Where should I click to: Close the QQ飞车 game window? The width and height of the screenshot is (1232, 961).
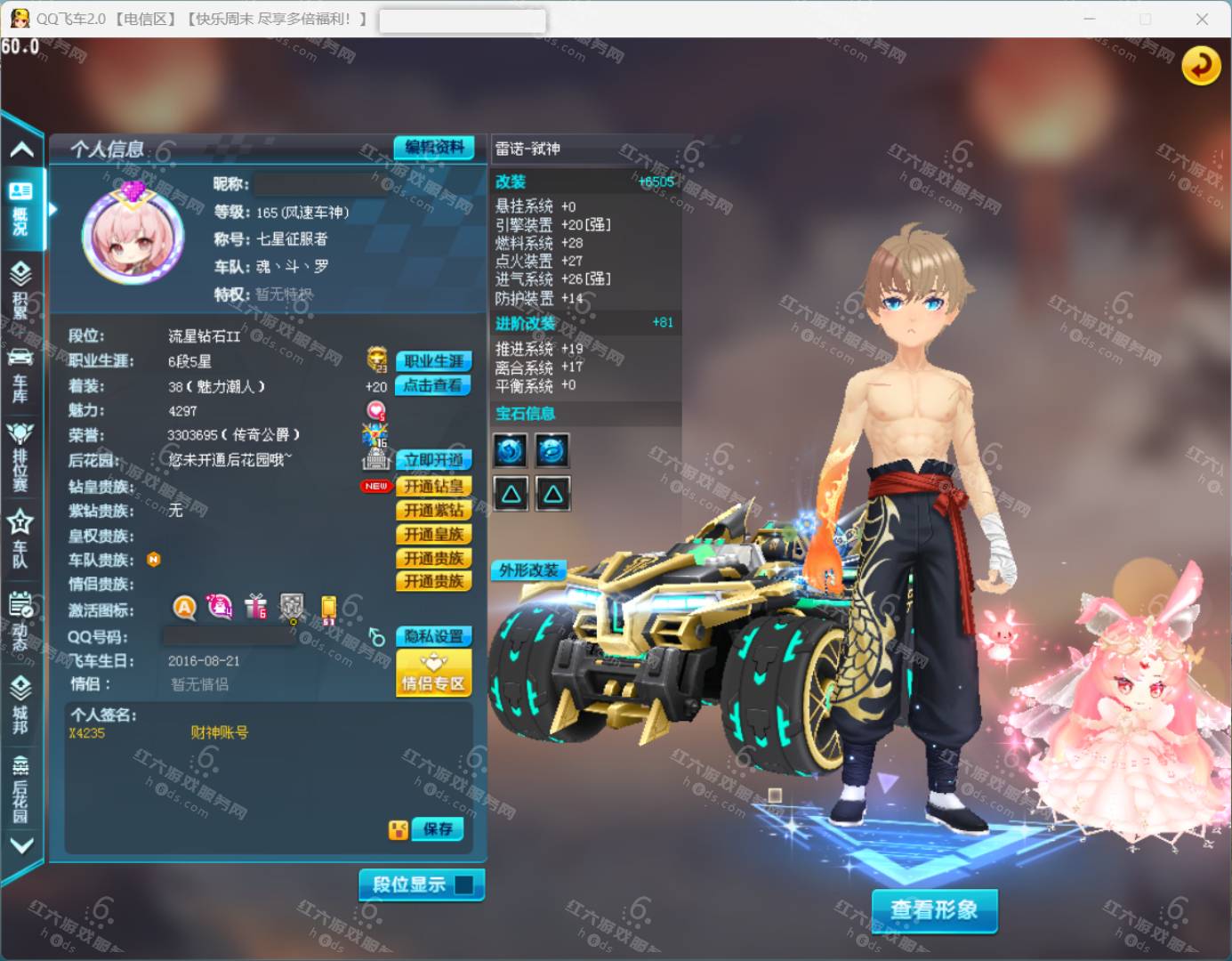click(1202, 19)
